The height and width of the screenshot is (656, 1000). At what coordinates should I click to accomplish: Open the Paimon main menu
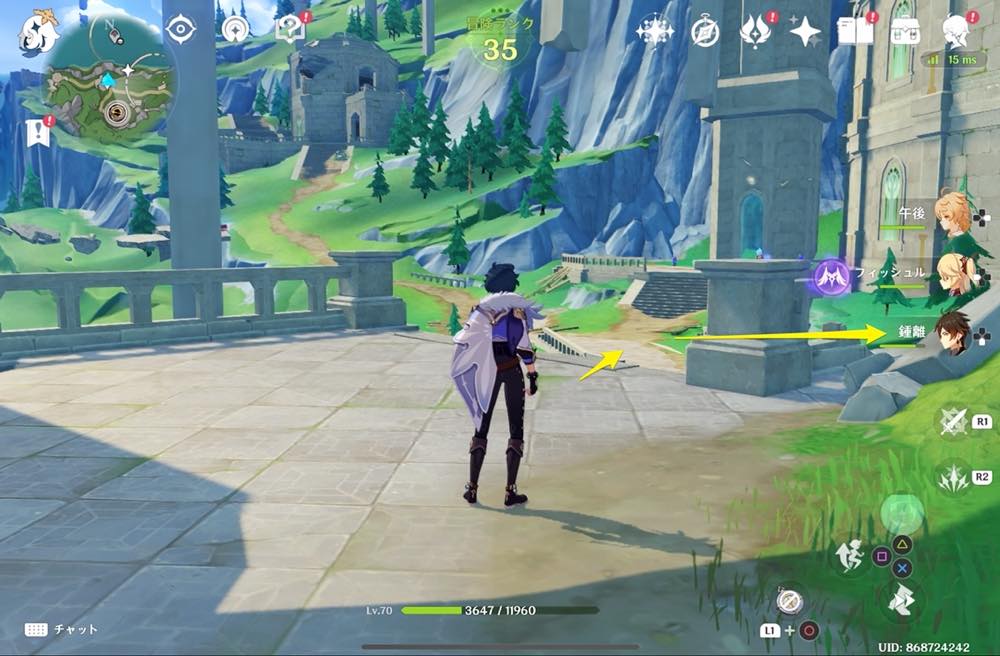37,30
